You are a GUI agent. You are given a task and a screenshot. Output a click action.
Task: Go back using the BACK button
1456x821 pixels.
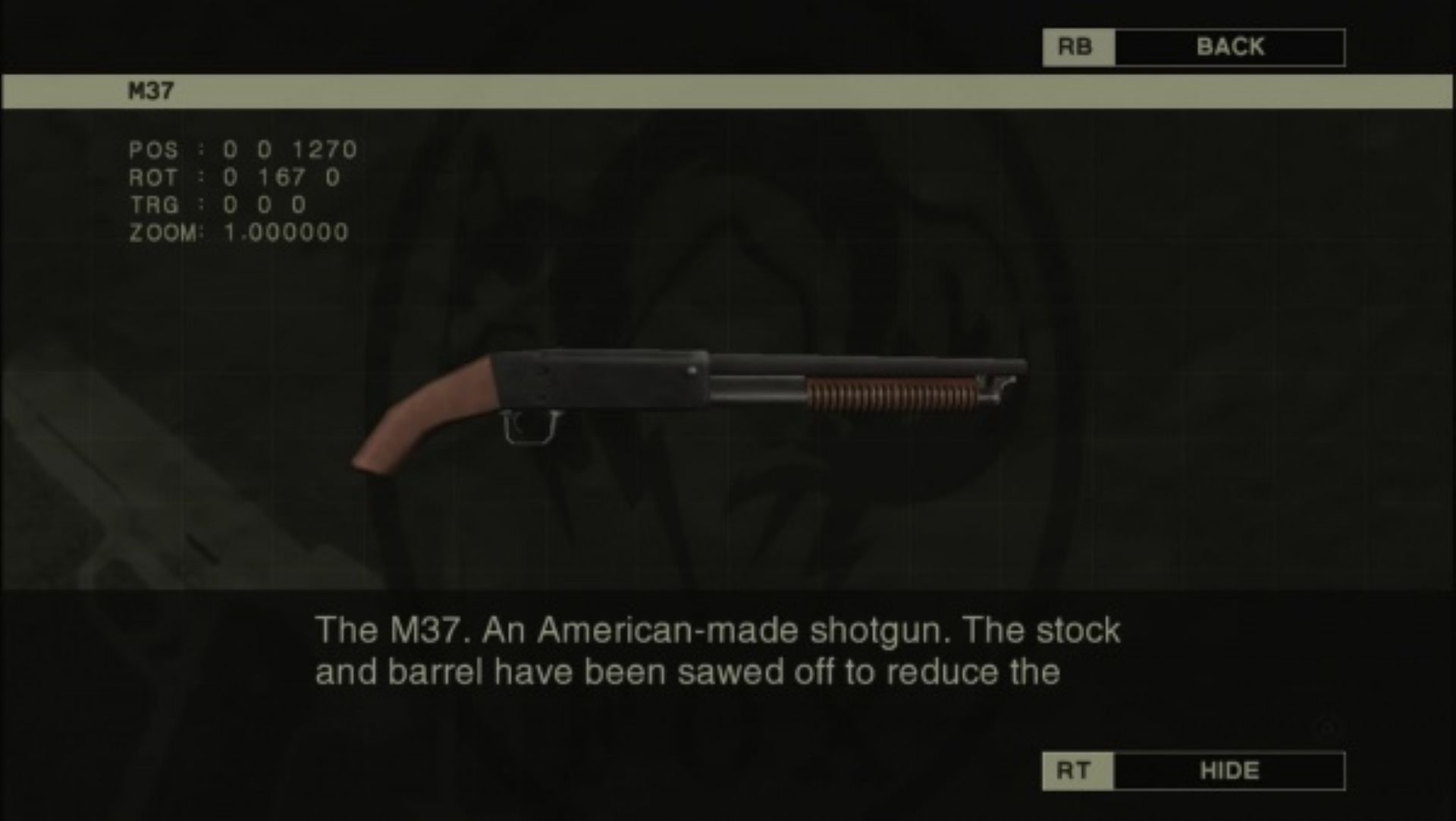[x=1228, y=47]
